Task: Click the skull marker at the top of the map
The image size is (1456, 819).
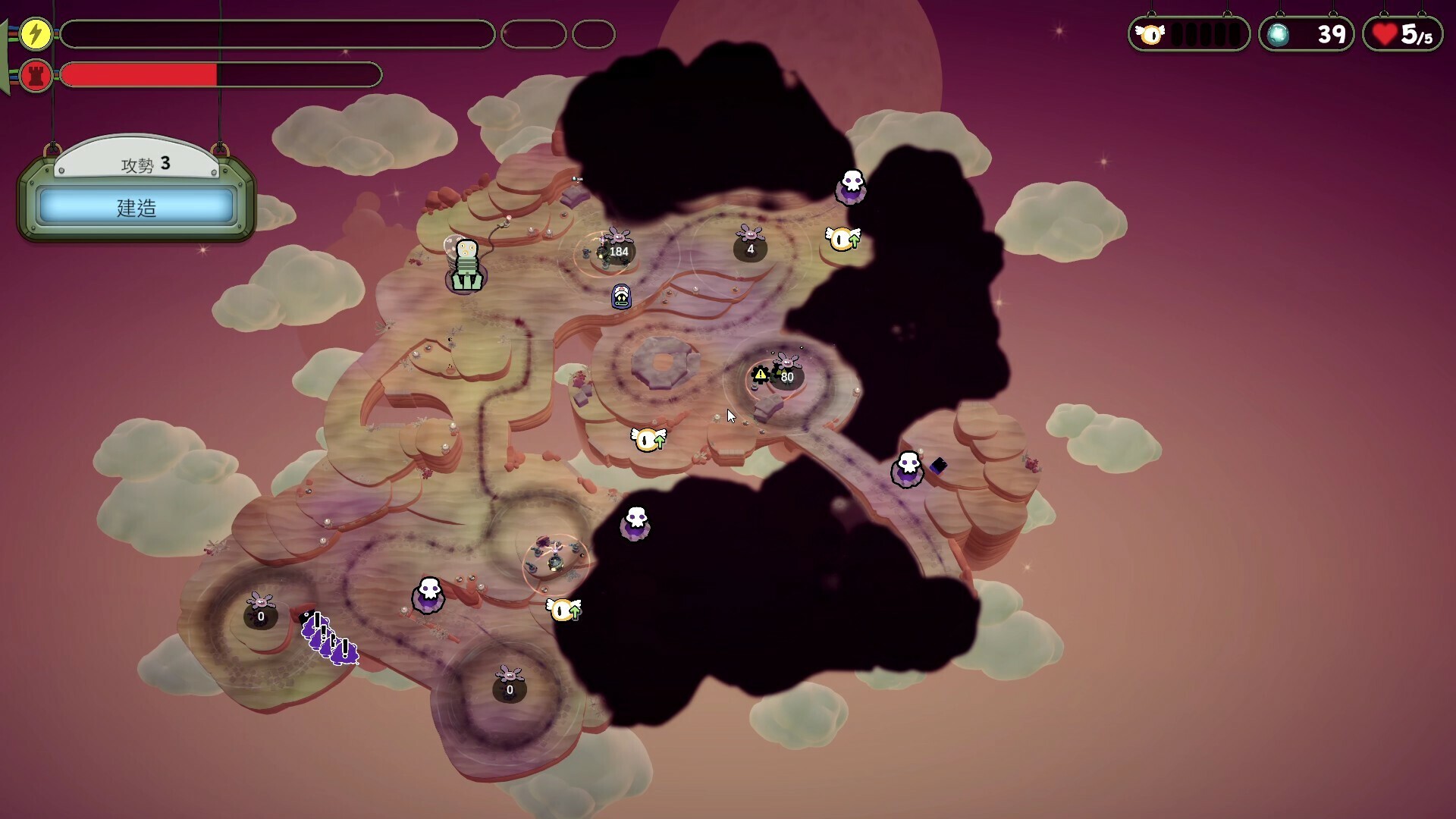Action: 852,188
